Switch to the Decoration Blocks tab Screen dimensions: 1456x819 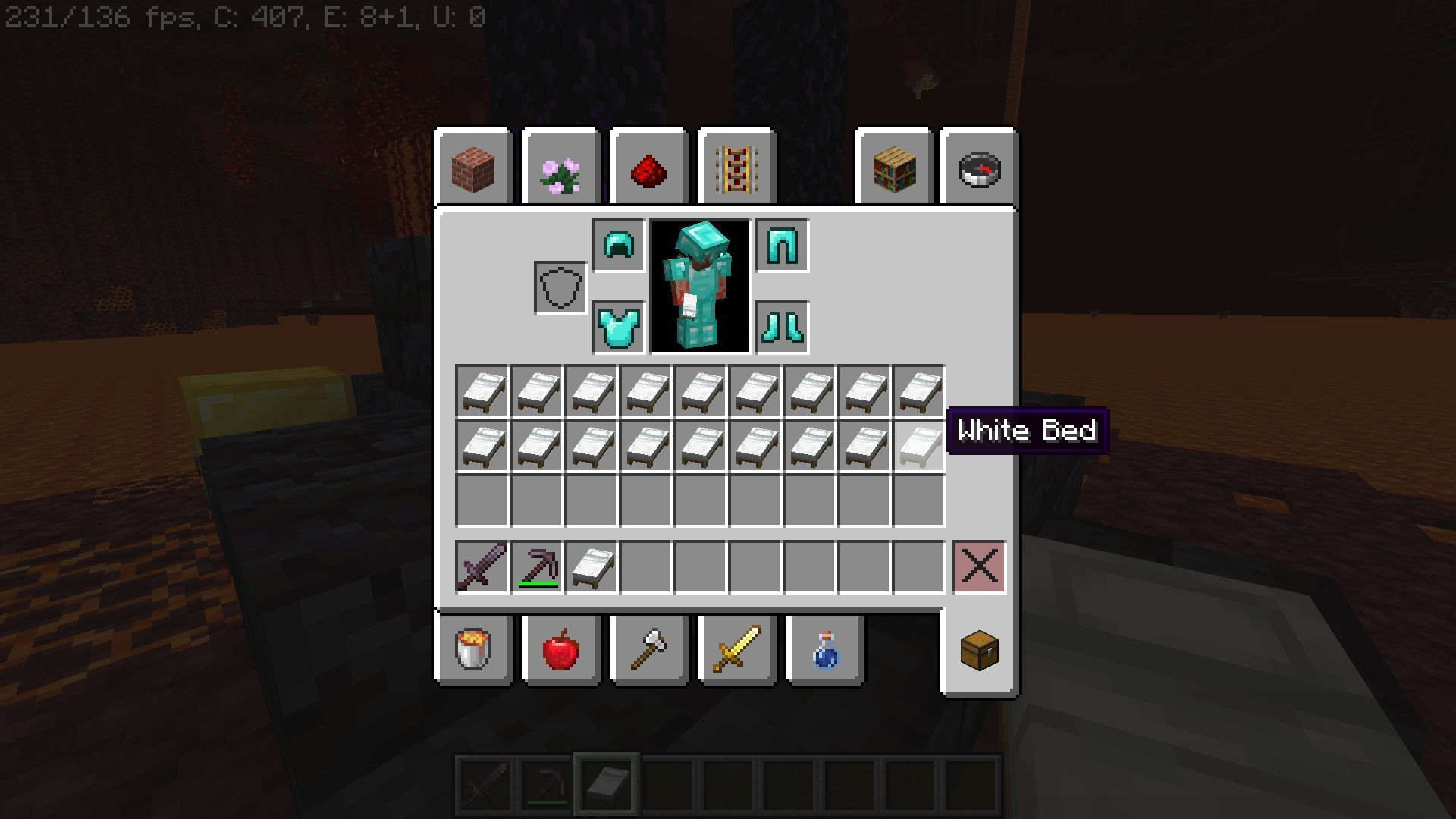coord(560,168)
